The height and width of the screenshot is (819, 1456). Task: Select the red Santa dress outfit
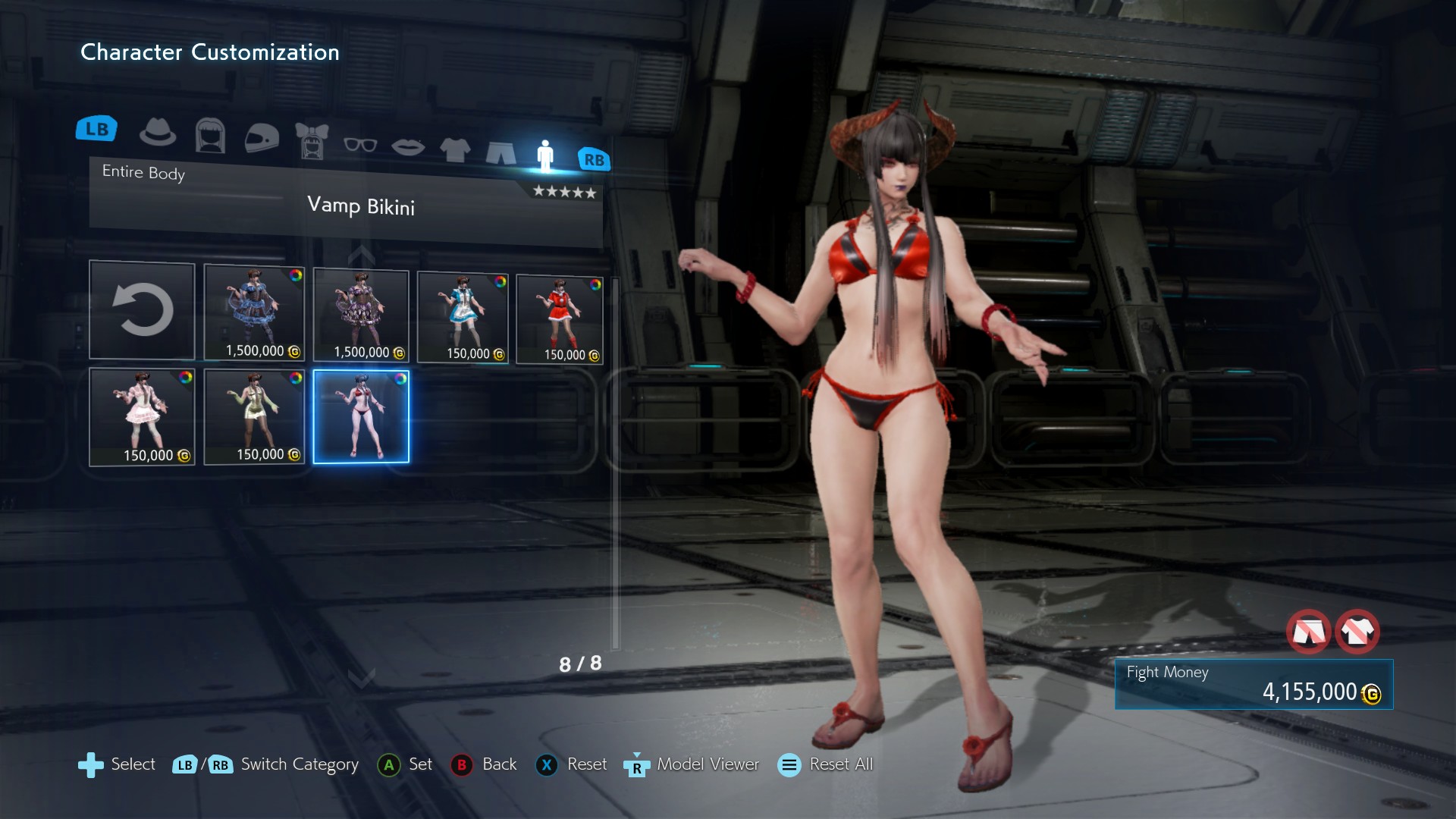coord(560,319)
